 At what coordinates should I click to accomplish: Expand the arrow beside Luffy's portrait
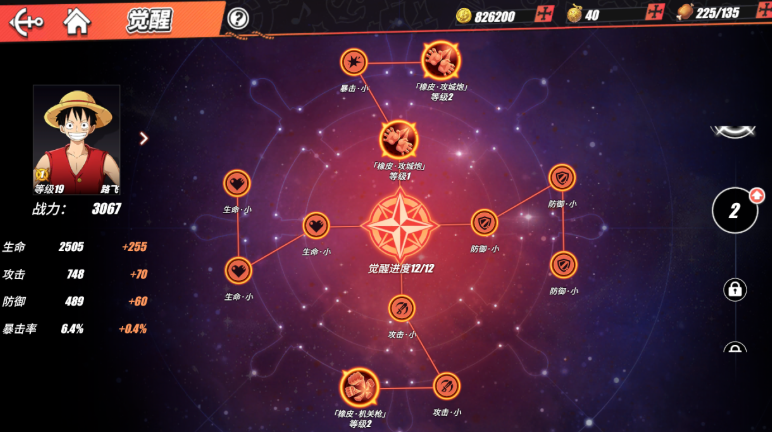tap(143, 138)
